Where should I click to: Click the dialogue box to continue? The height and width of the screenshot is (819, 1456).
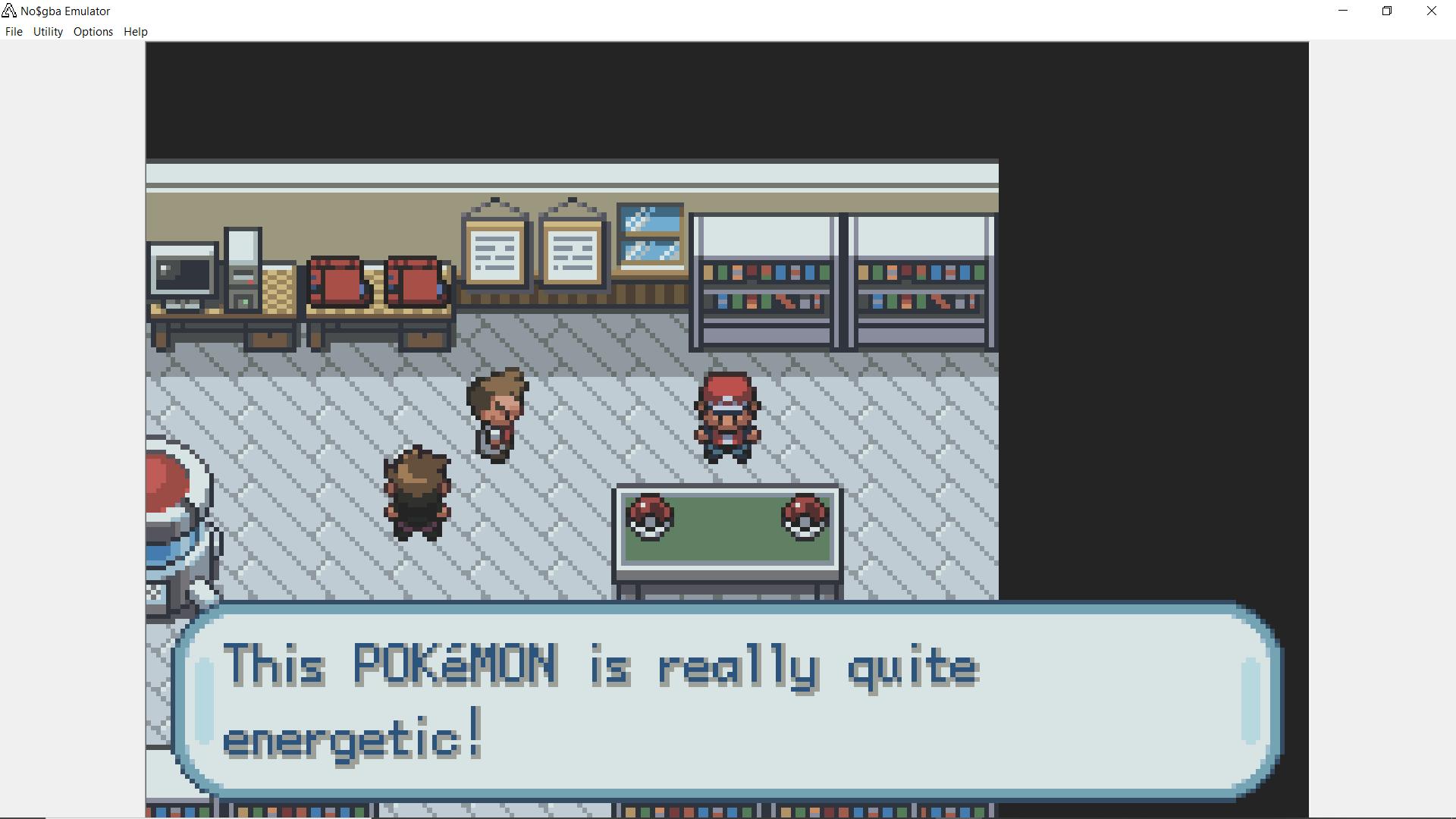[x=726, y=701]
